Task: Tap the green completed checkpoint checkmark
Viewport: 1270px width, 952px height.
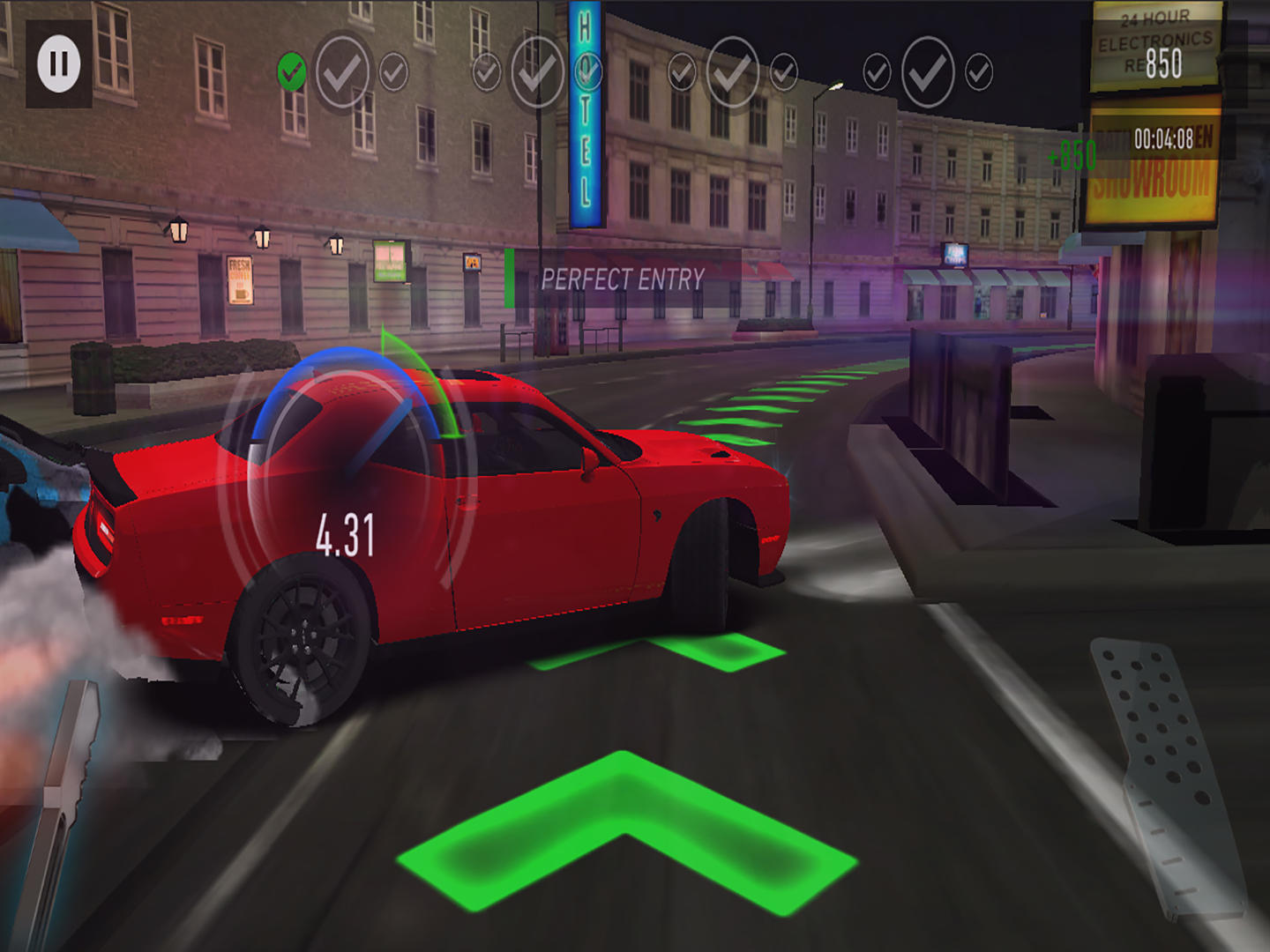Action: click(x=291, y=68)
